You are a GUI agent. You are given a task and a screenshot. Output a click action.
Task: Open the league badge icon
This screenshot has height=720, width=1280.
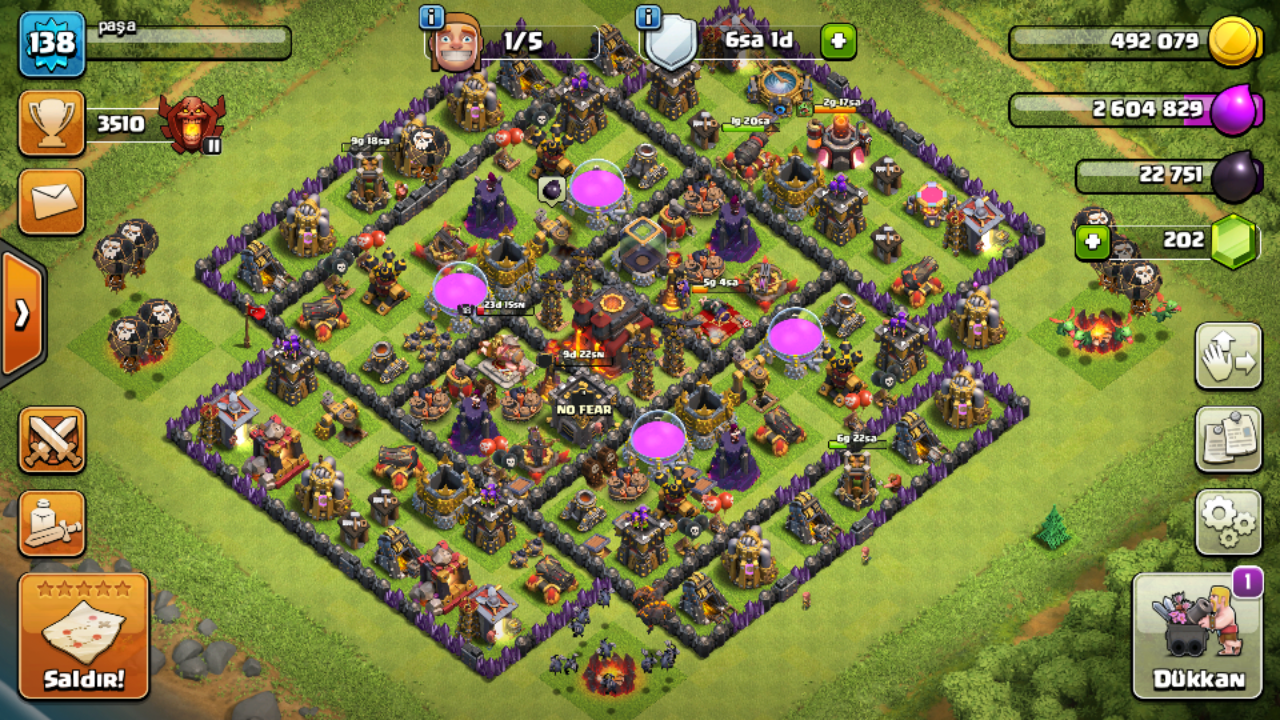click(x=190, y=124)
